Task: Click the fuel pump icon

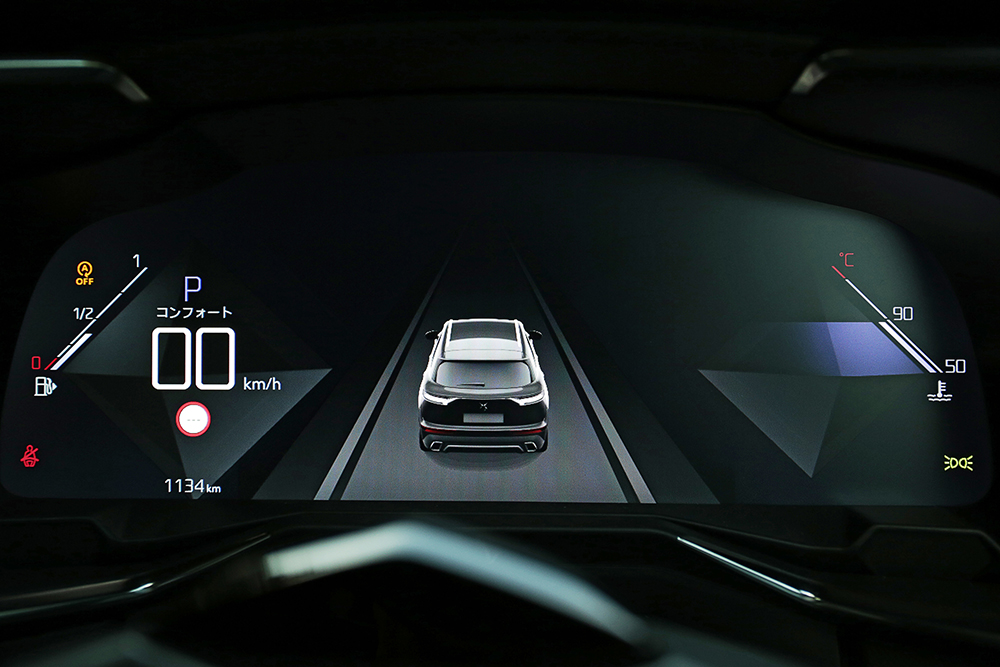Action: (x=46, y=385)
